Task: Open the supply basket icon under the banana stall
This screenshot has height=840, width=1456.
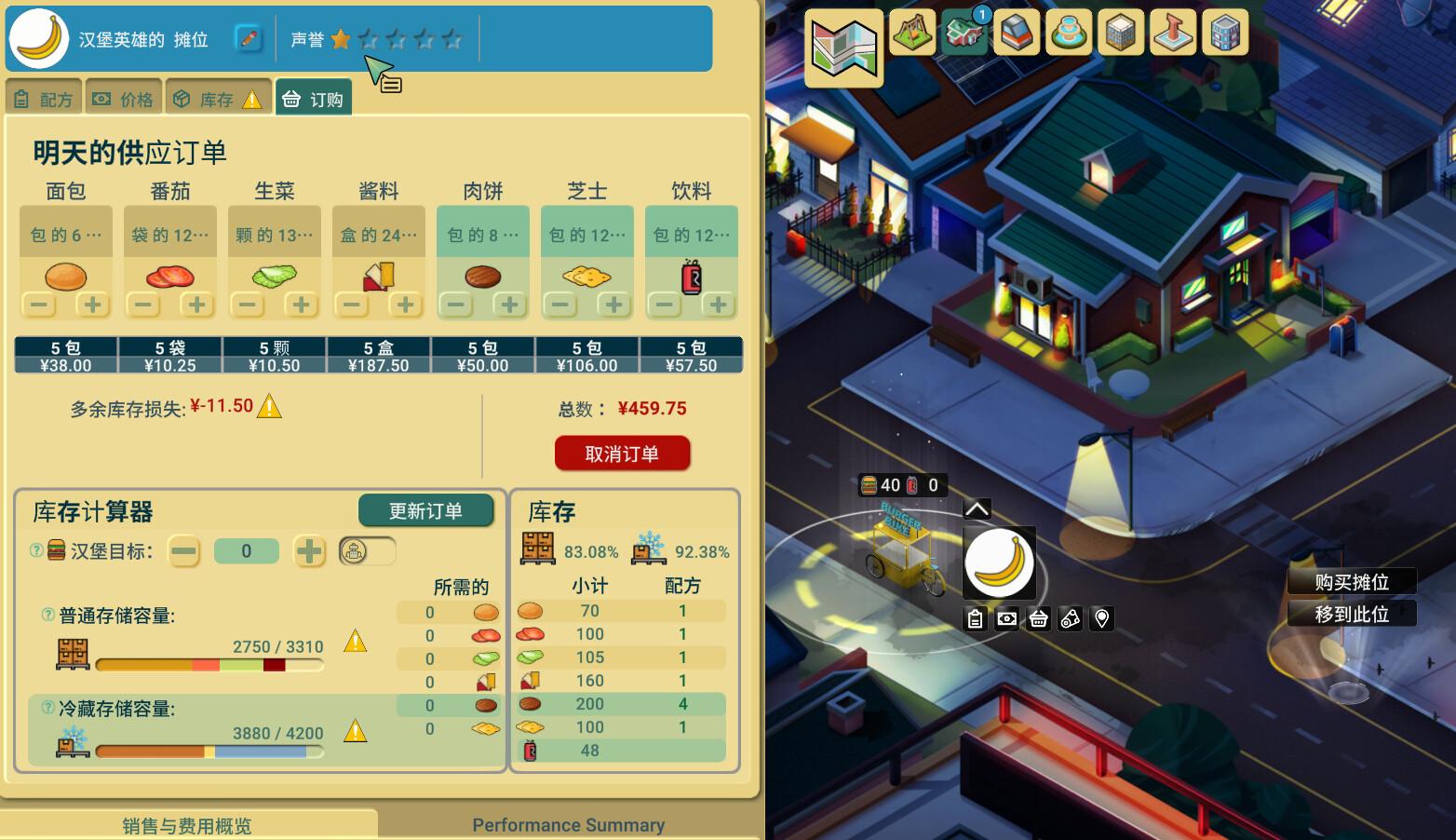Action: click(x=1038, y=617)
